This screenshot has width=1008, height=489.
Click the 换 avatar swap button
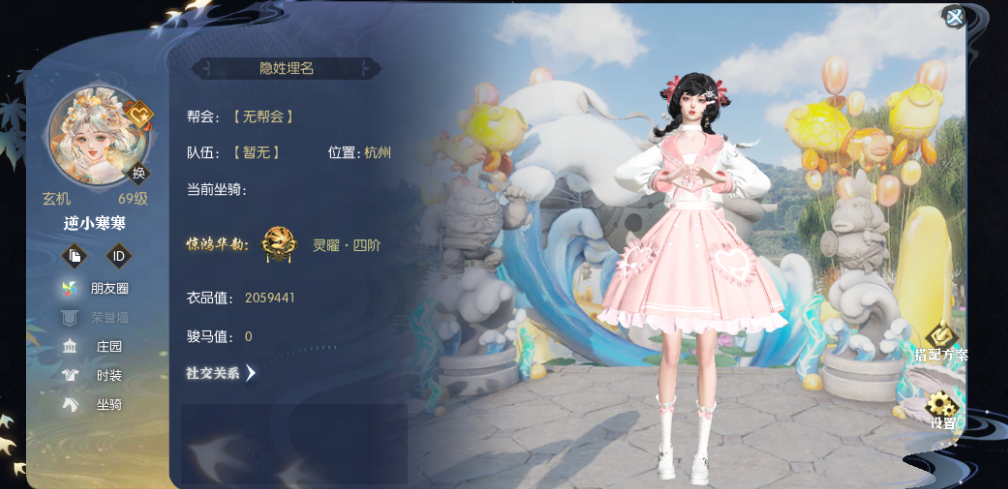coord(139,172)
